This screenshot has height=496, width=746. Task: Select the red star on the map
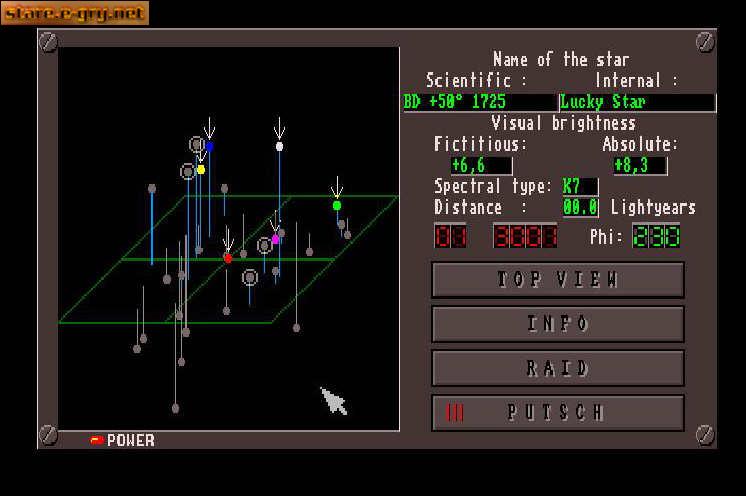[x=228, y=258]
